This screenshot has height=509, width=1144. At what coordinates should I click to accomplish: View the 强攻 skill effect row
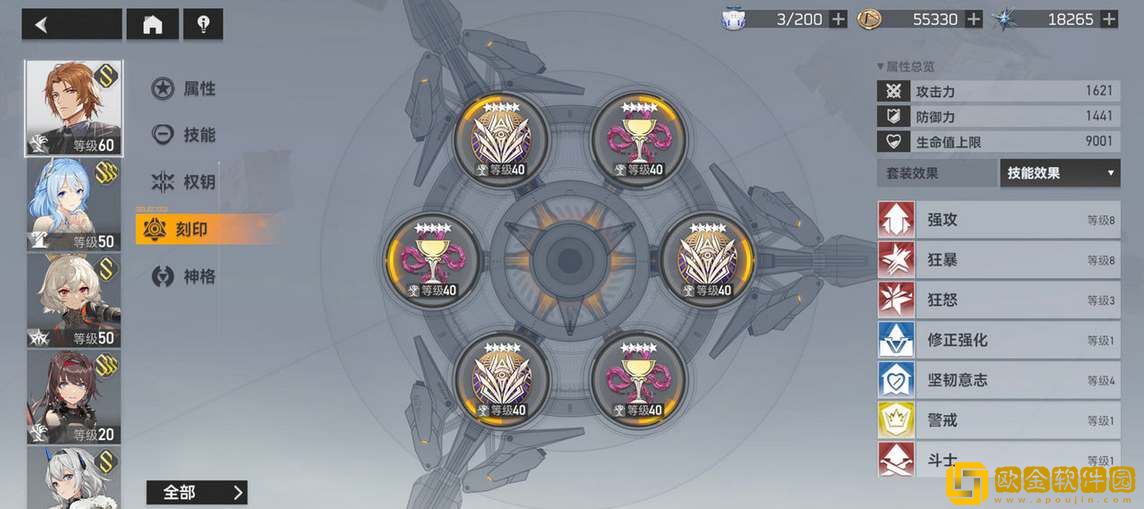[x=998, y=220]
